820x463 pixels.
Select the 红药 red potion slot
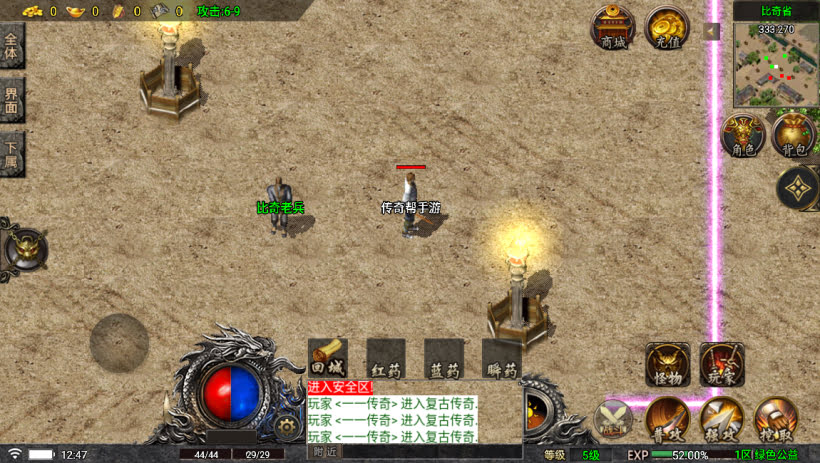click(386, 358)
